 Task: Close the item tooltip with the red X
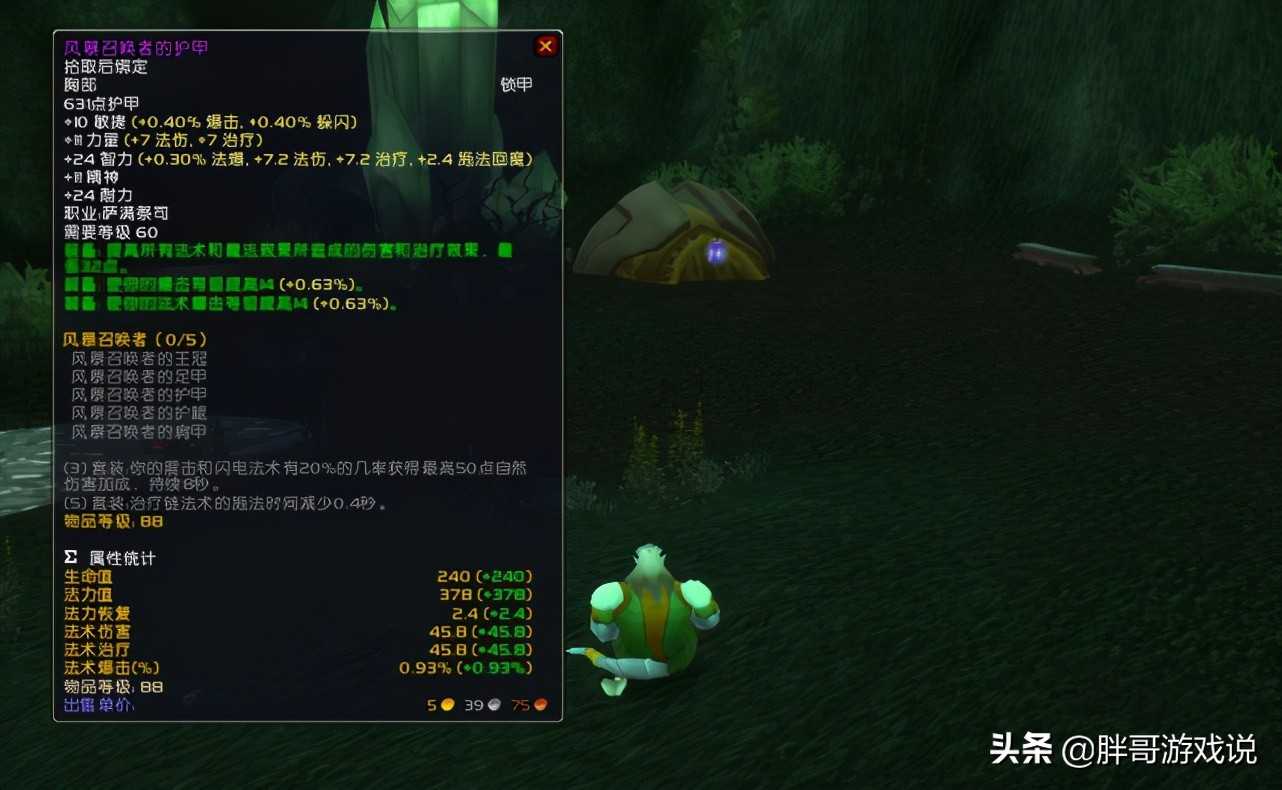(545, 46)
